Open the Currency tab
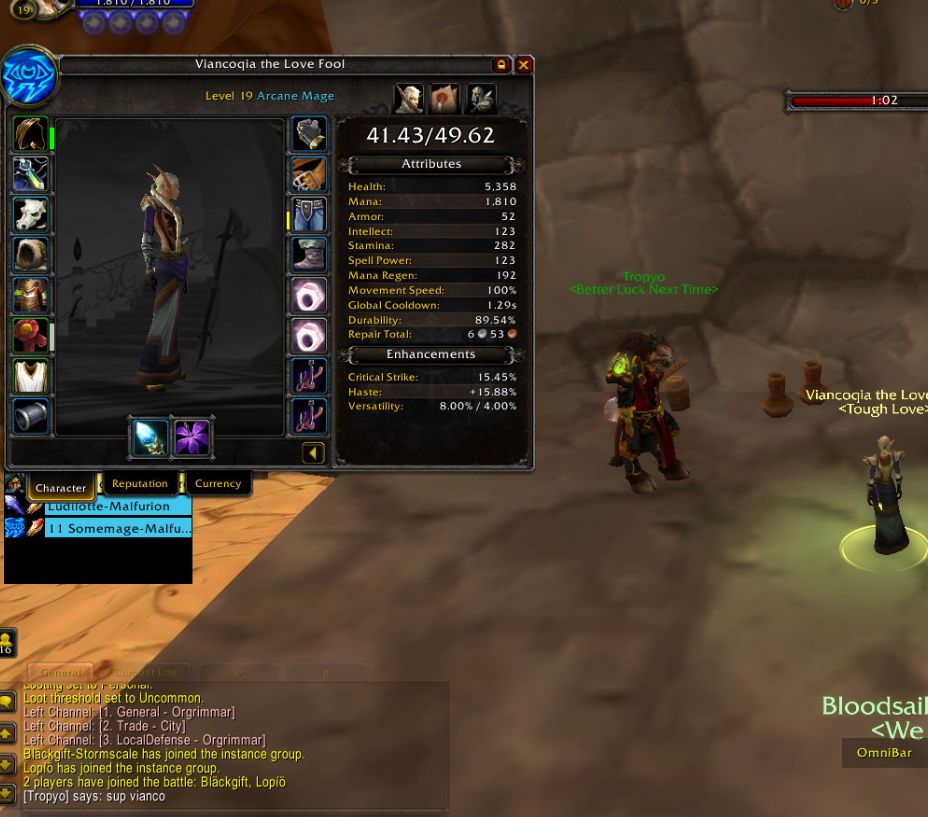Viewport: 928px width, 817px height. 218,484
